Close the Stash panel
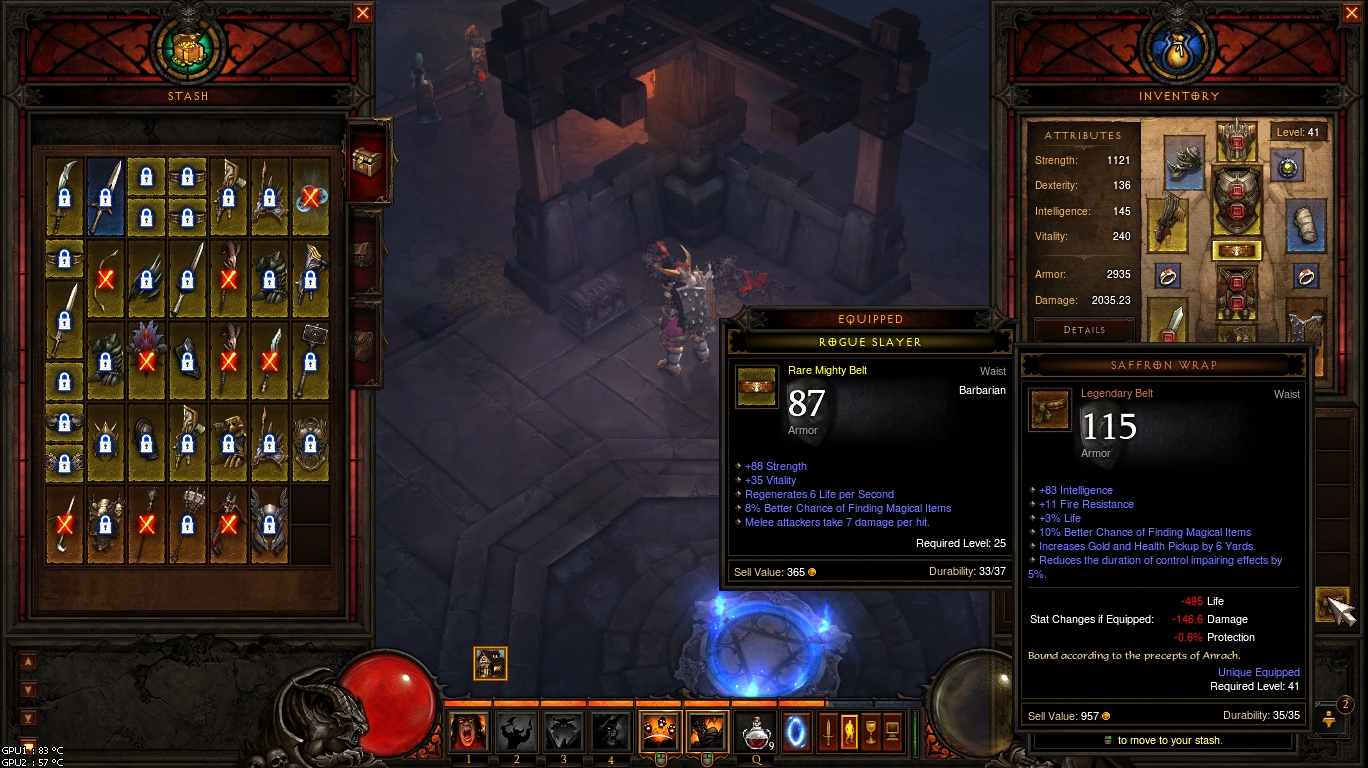The height and width of the screenshot is (768, 1368). tap(363, 13)
